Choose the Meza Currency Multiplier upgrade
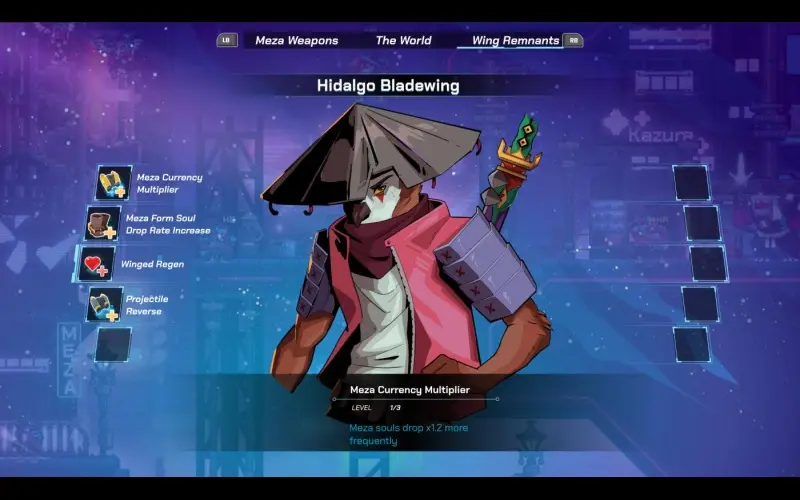This screenshot has height=500, width=800. [x=114, y=183]
